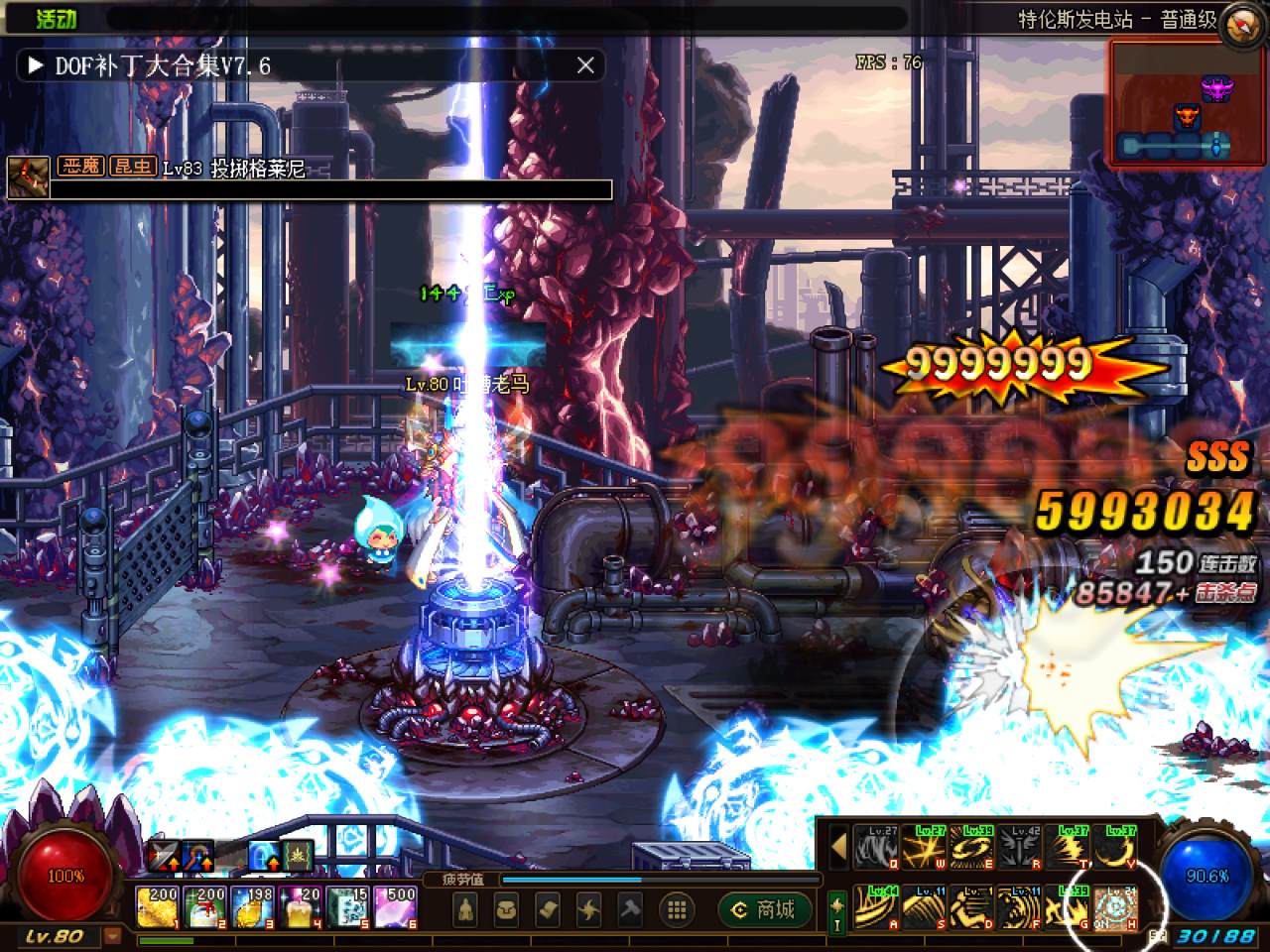Expand the dropdown next to Lv.80
The width and height of the screenshot is (1270, 952).
(x=113, y=935)
